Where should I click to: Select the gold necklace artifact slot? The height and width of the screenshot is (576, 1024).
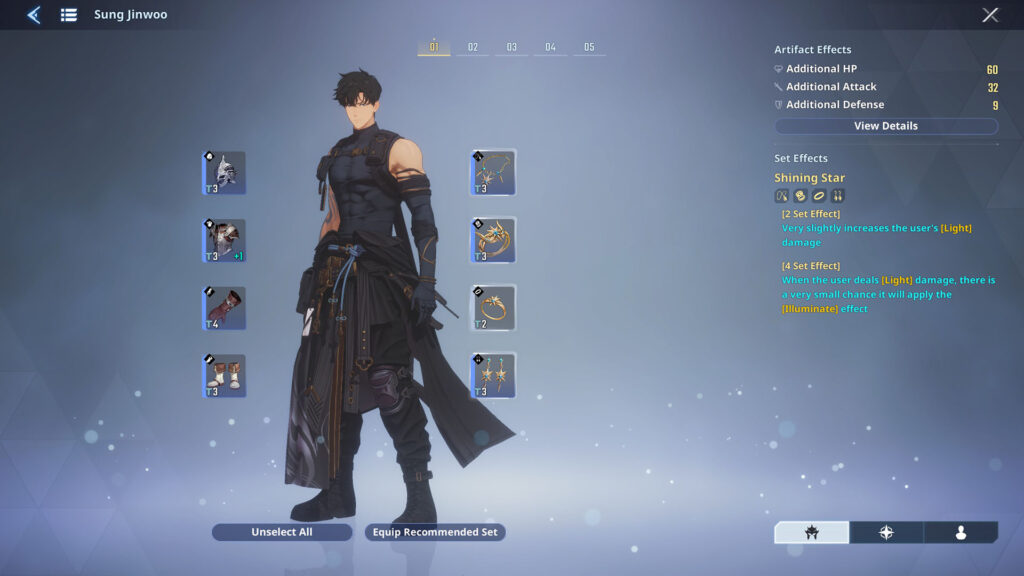coord(494,173)
